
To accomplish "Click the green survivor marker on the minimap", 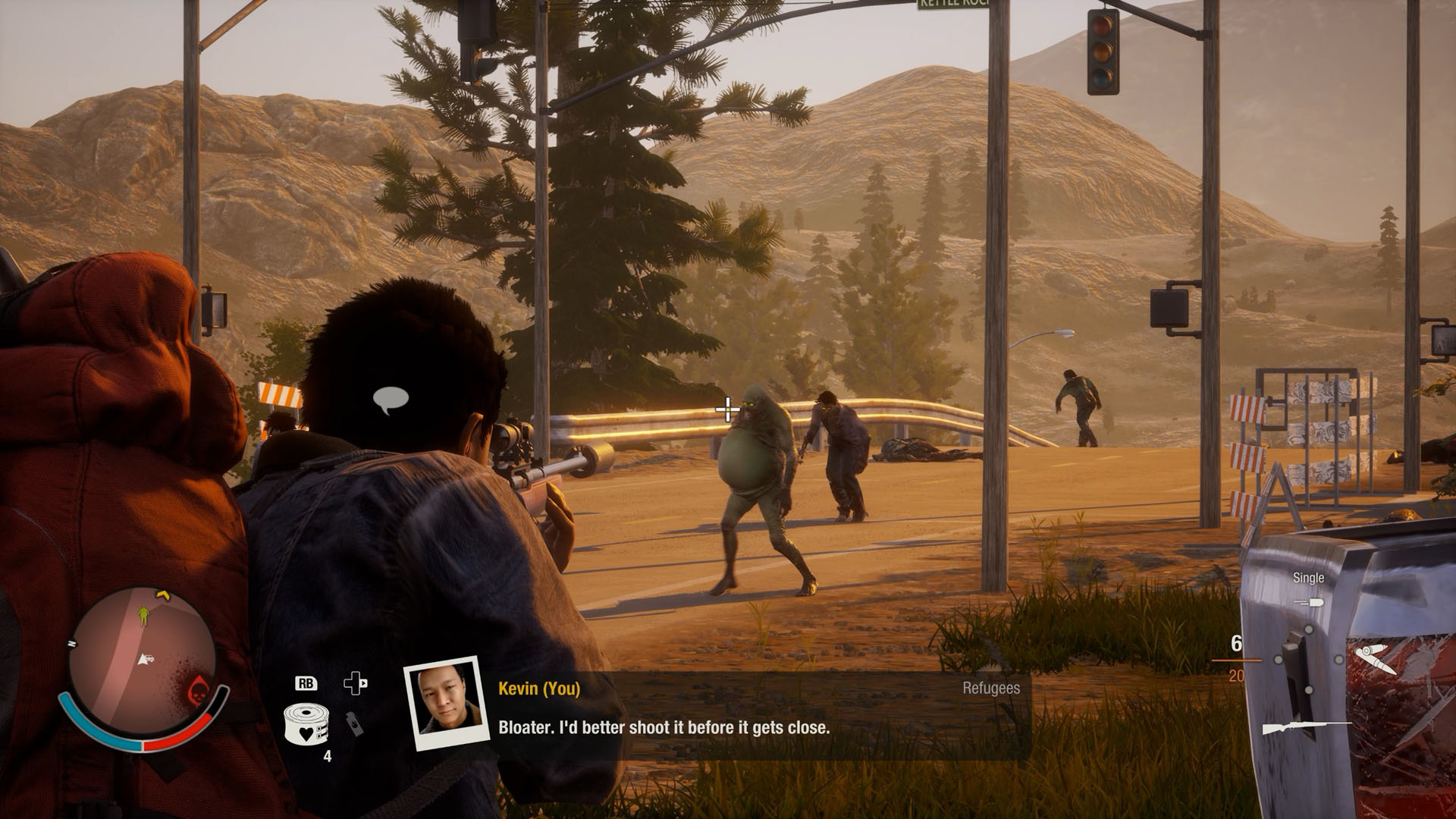I will pos(142,616).
